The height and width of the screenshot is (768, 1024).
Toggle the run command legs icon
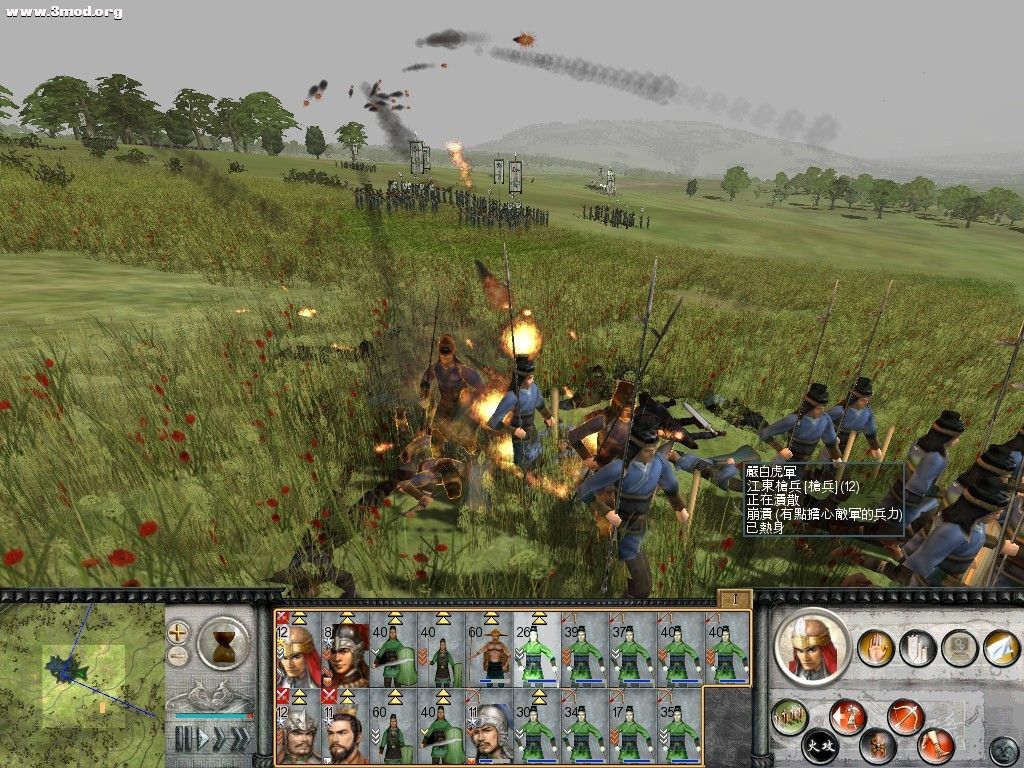pyautogui.click(x=937, y=746)
